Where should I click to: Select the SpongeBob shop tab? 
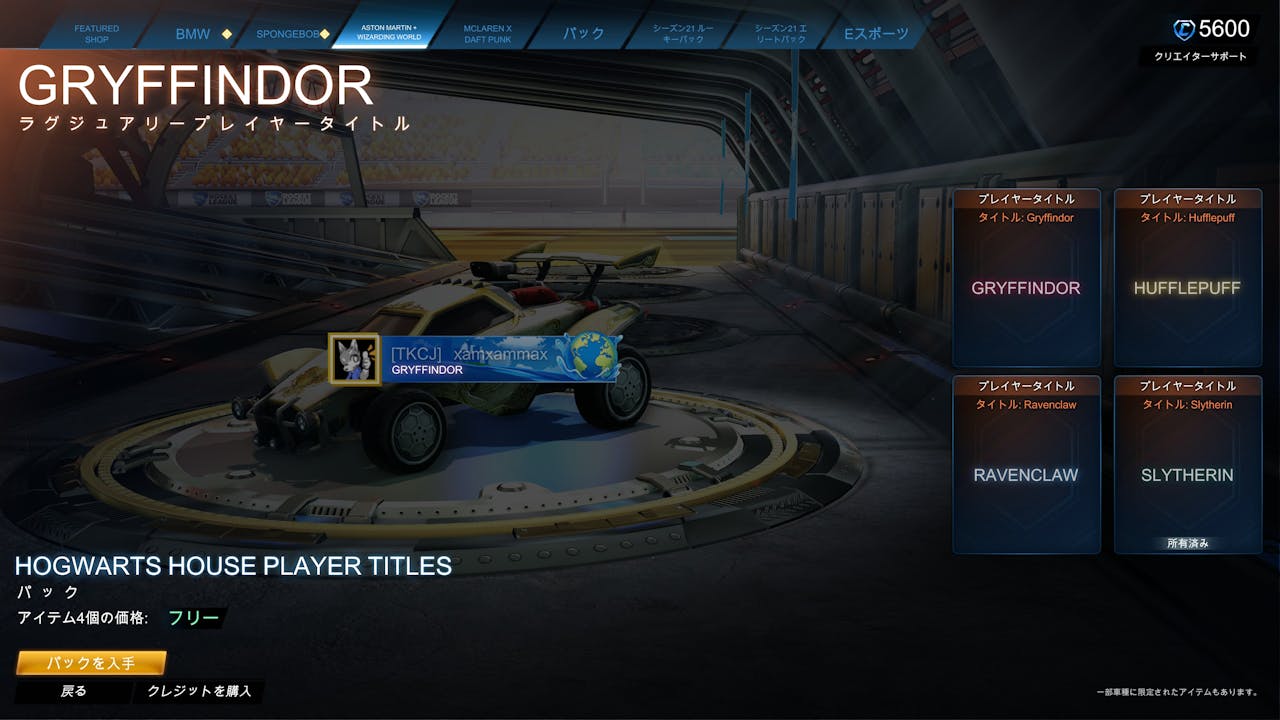click(287, 34)
